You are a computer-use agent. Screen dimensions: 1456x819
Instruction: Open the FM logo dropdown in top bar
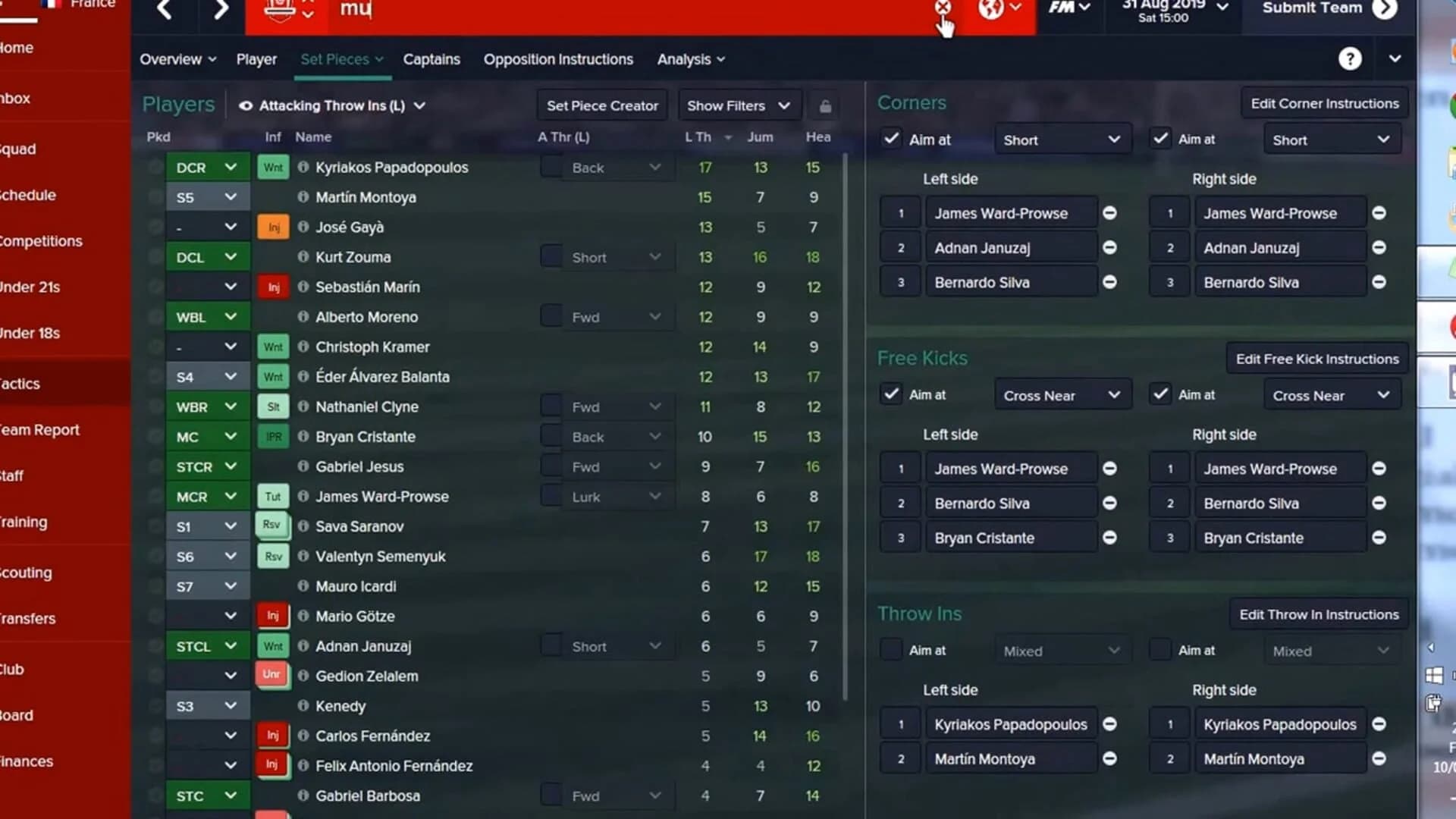point(1069,9)
